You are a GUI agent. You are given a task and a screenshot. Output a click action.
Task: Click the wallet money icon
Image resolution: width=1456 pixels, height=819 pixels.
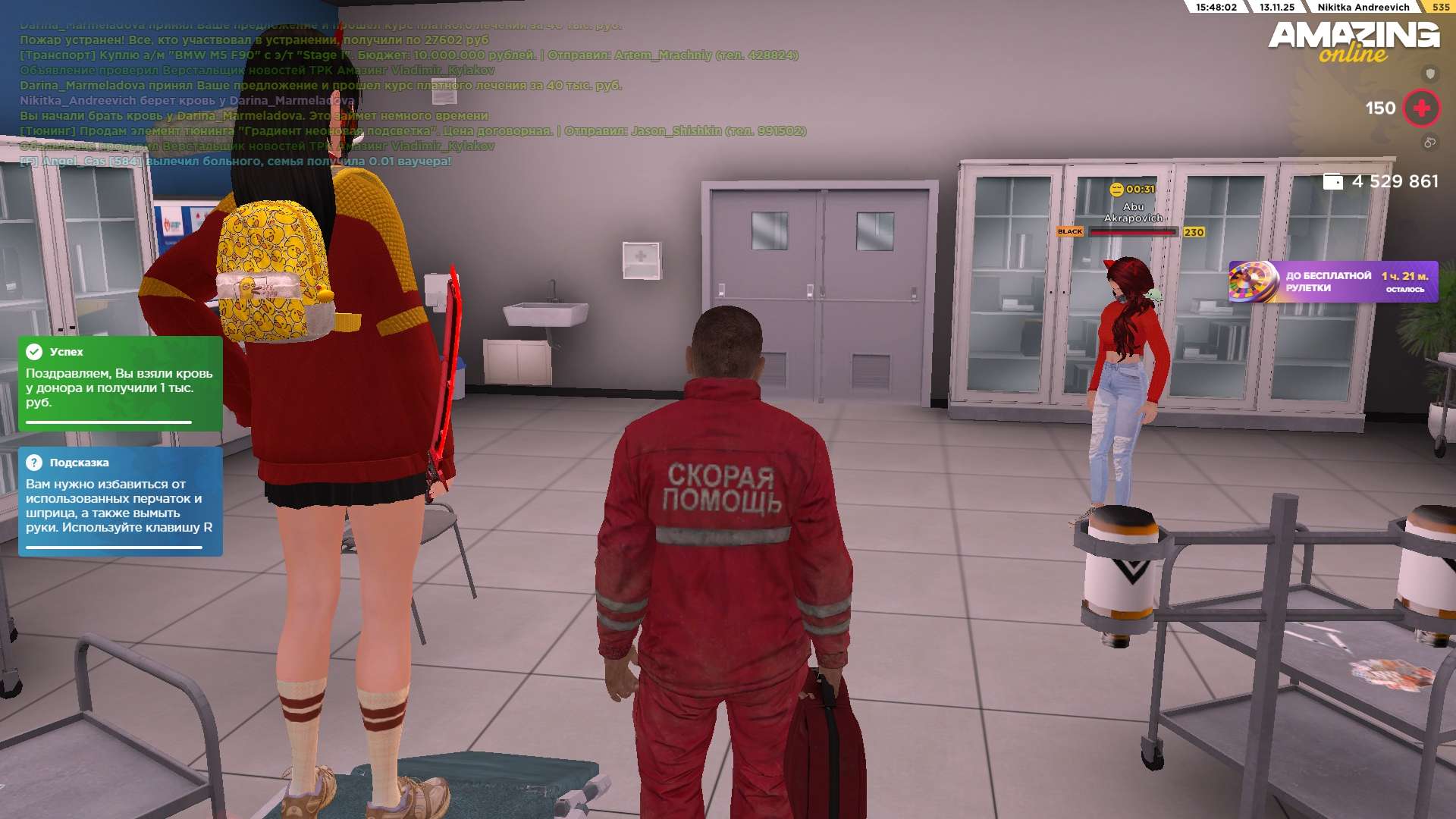click(1332, 182)
